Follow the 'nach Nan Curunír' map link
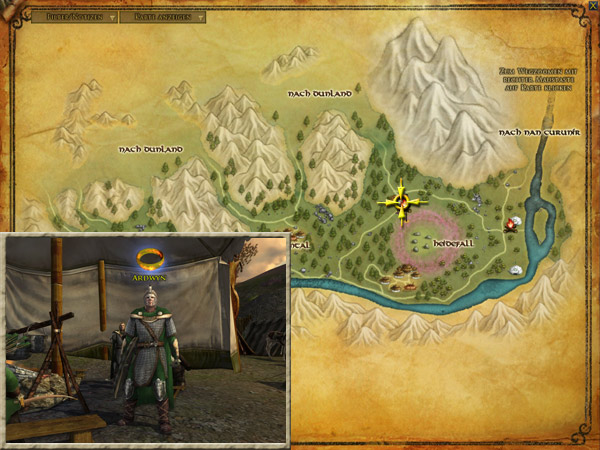 (x=531, y=132)
